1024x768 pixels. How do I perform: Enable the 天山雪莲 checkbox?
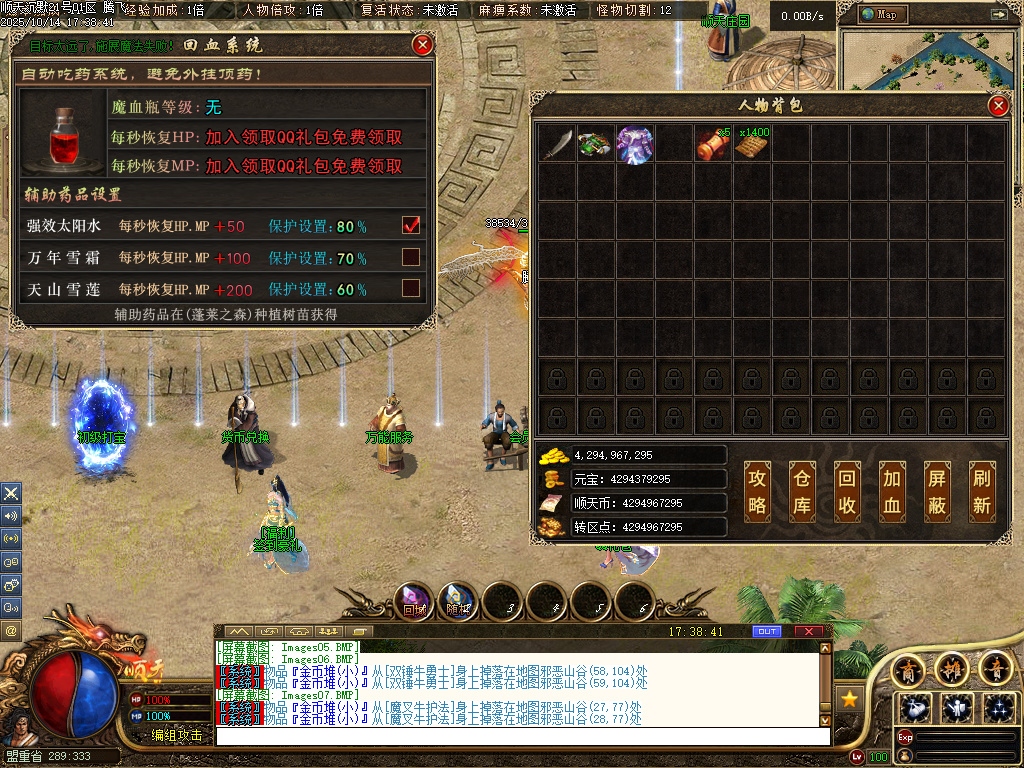[x=410, y=288]
